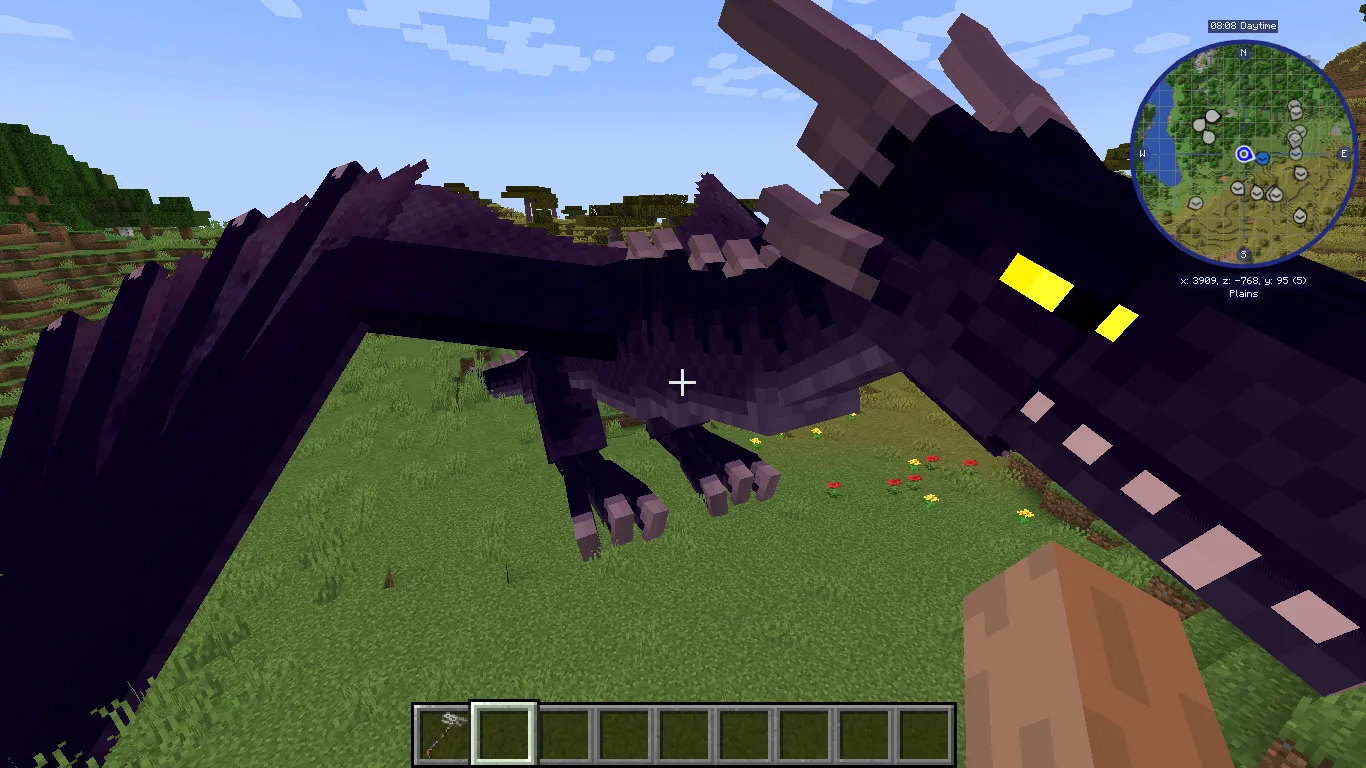Click the 08:08 Daytime clock display
Viewport: 1366px width, 768px height.
click(1243, 26)
